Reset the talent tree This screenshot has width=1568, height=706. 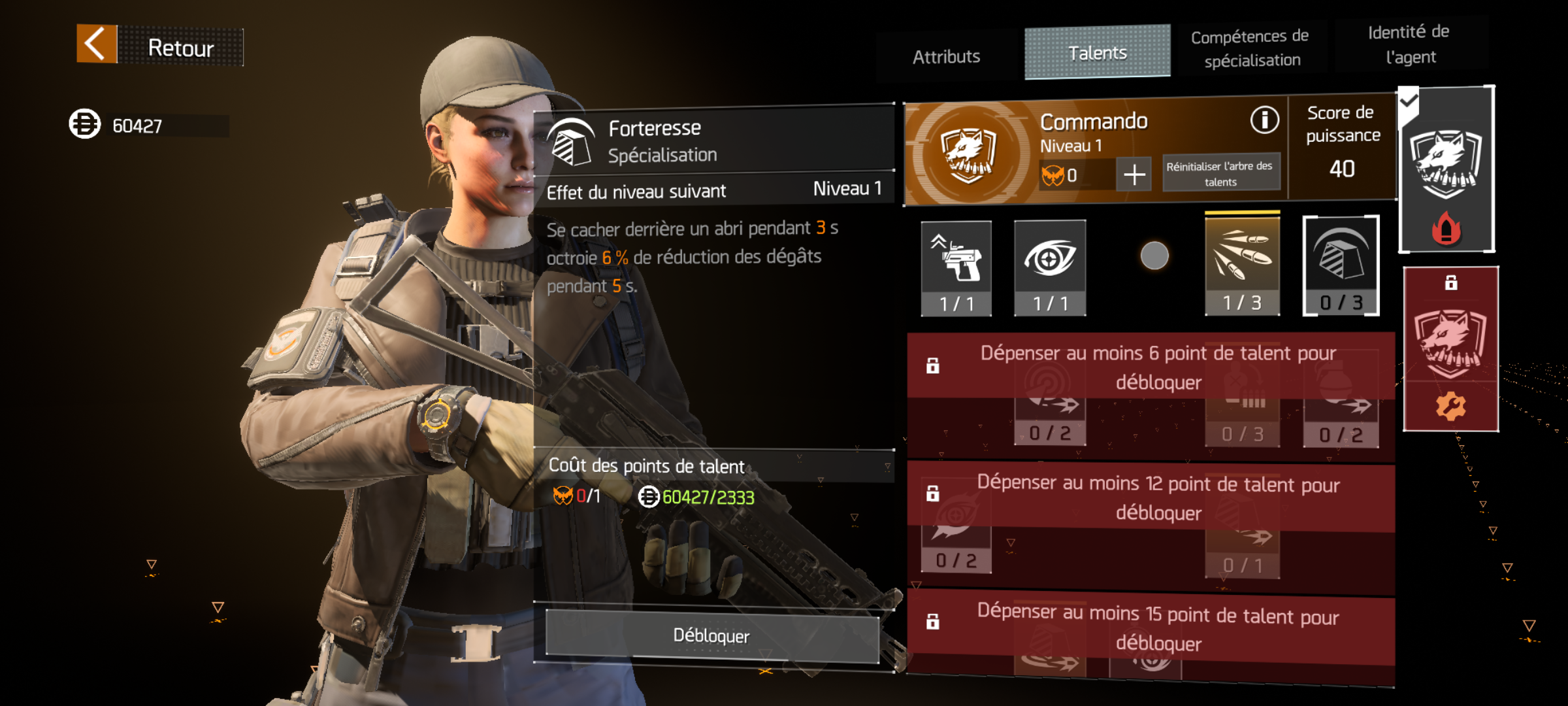coord(1220,173)
